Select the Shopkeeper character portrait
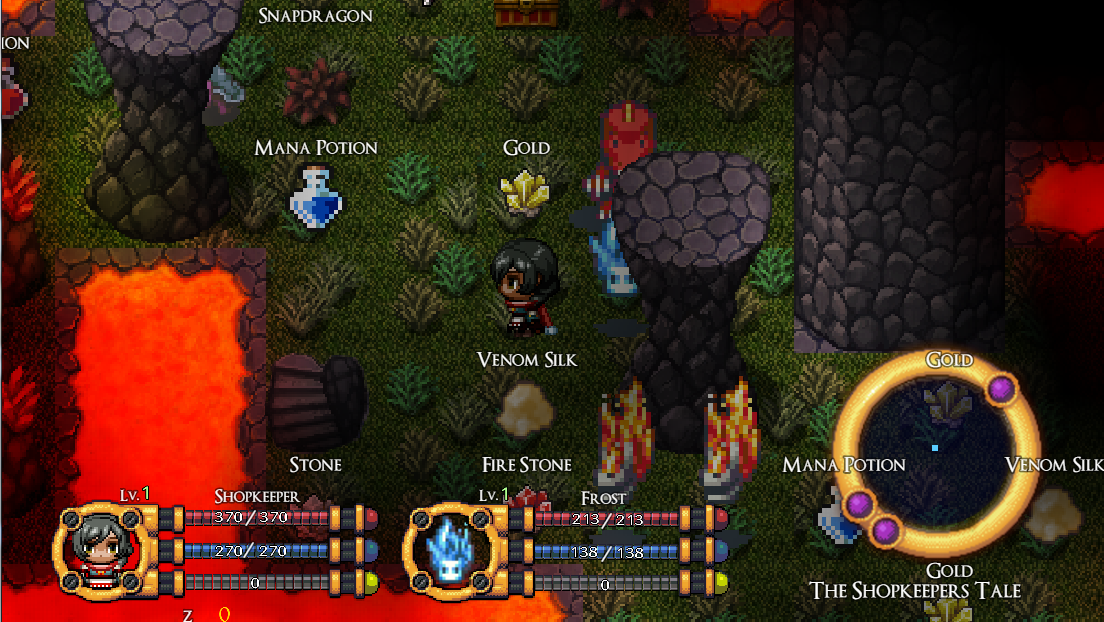This screenshot has height=622, width=1104. pos(102,547)
